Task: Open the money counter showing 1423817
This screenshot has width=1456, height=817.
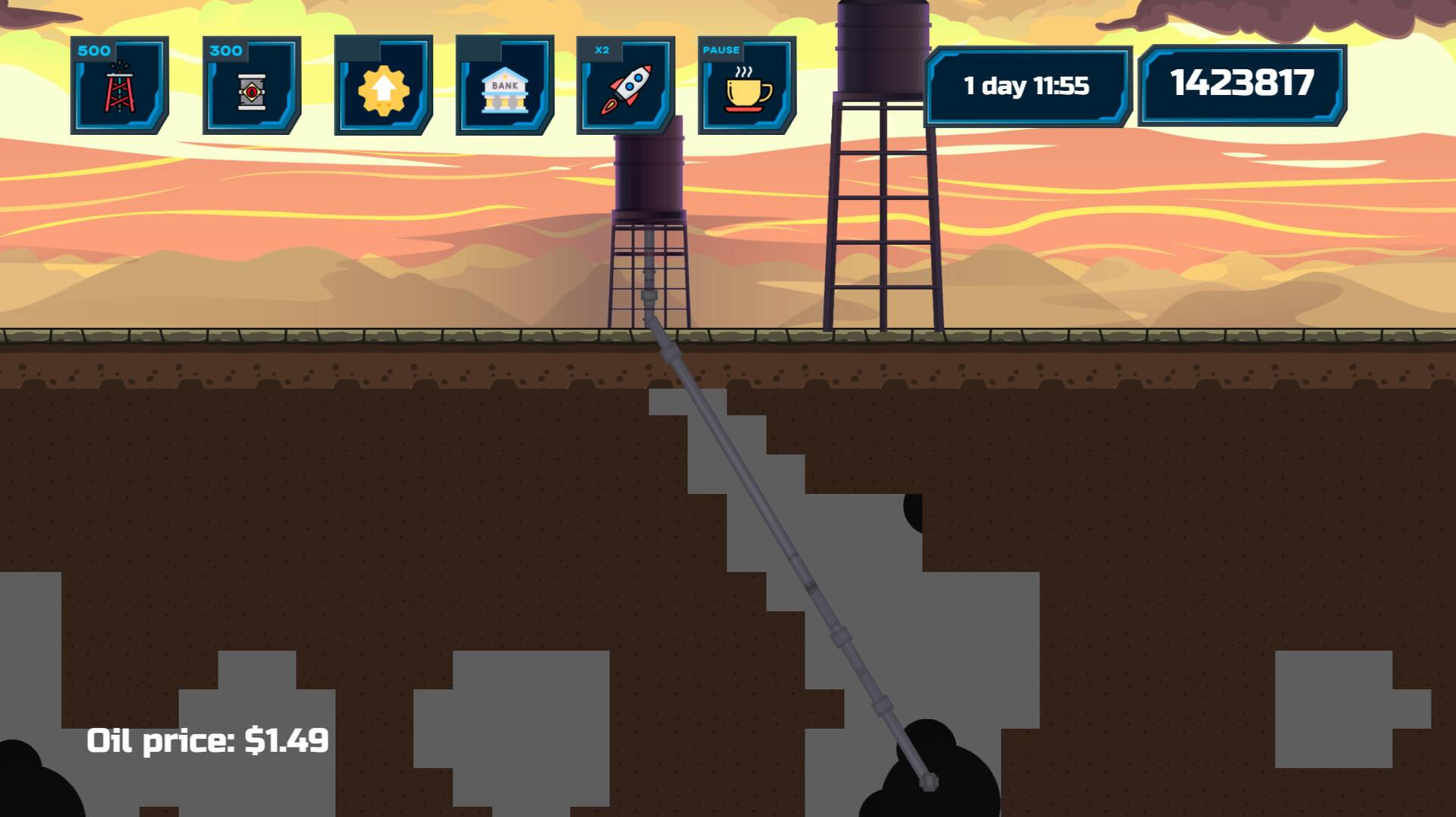Action: (1242, 82)
